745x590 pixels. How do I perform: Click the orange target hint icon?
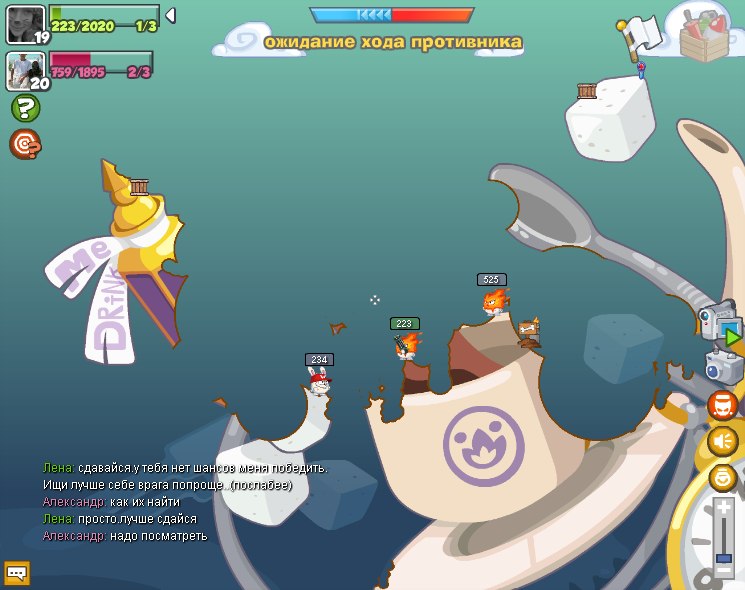pyautogui.click(x=25, y=145)
